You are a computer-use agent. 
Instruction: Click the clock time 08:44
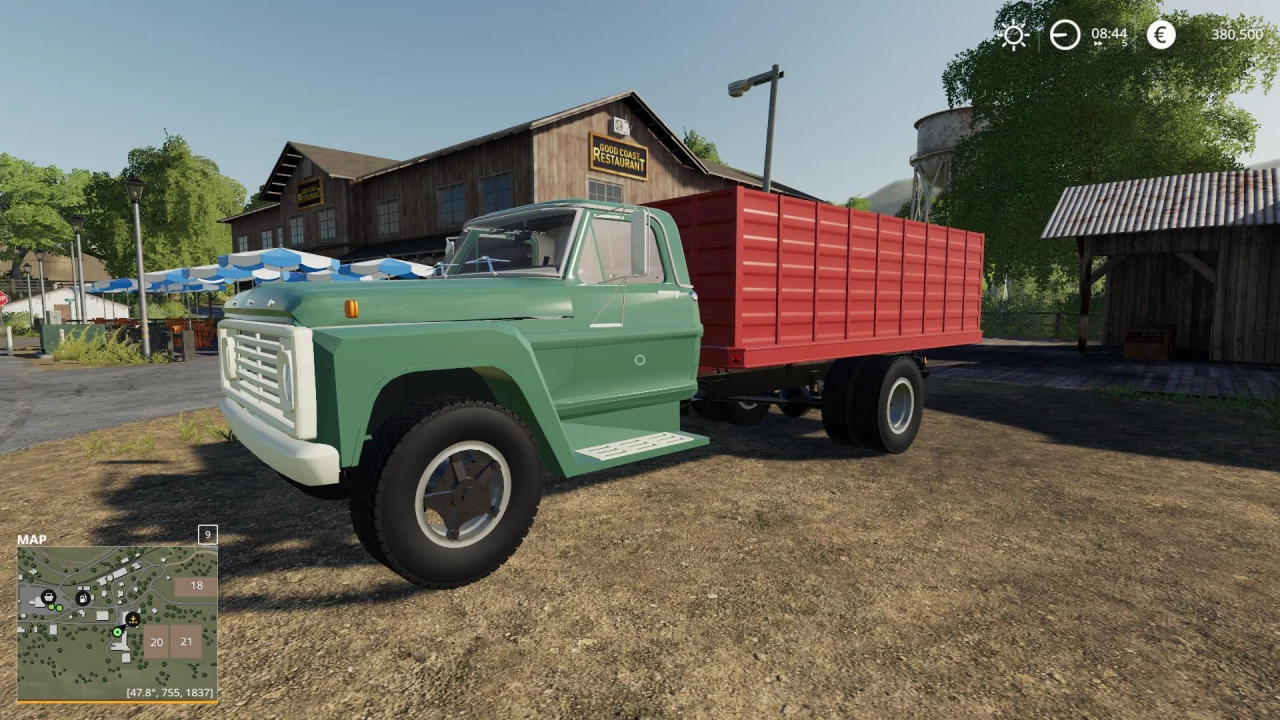[x=1109, y=33]
